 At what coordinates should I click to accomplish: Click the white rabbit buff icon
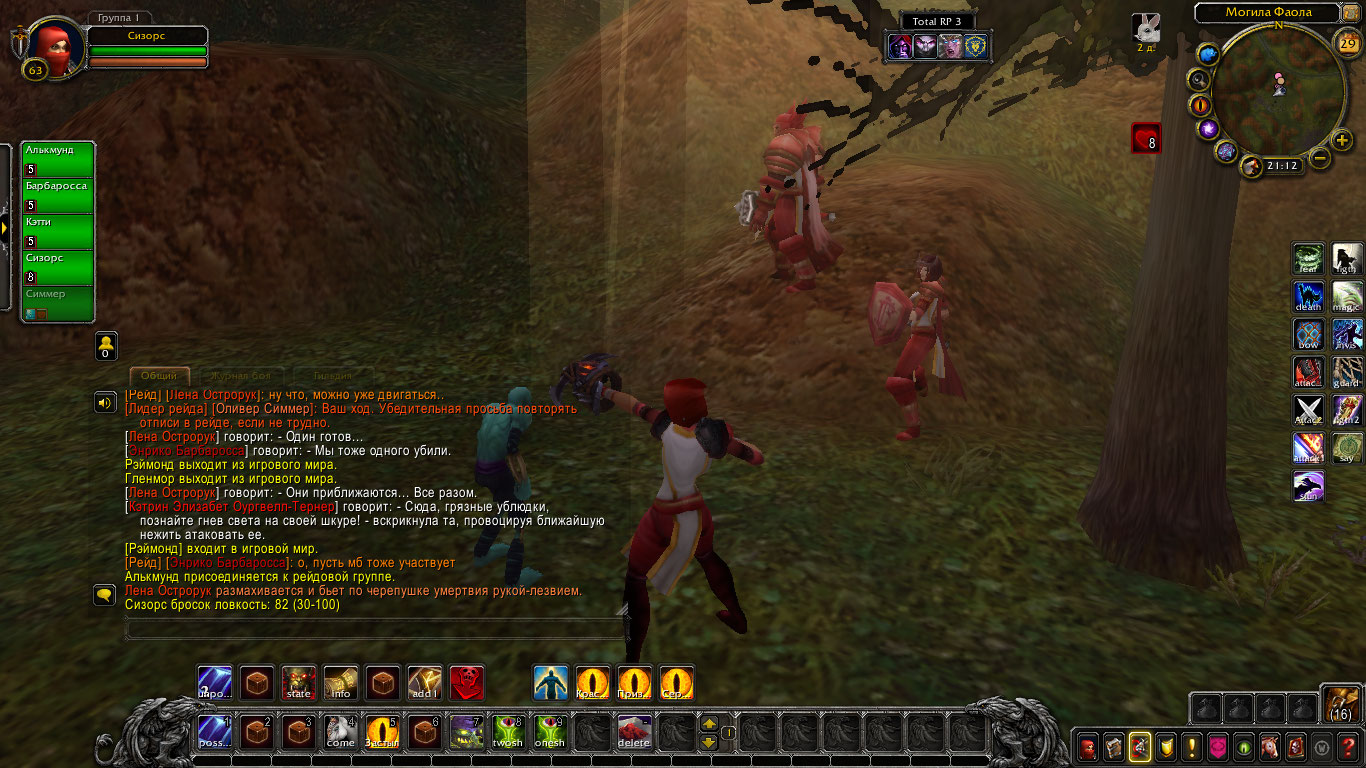pyautogui.click(x=1146, y=28)
